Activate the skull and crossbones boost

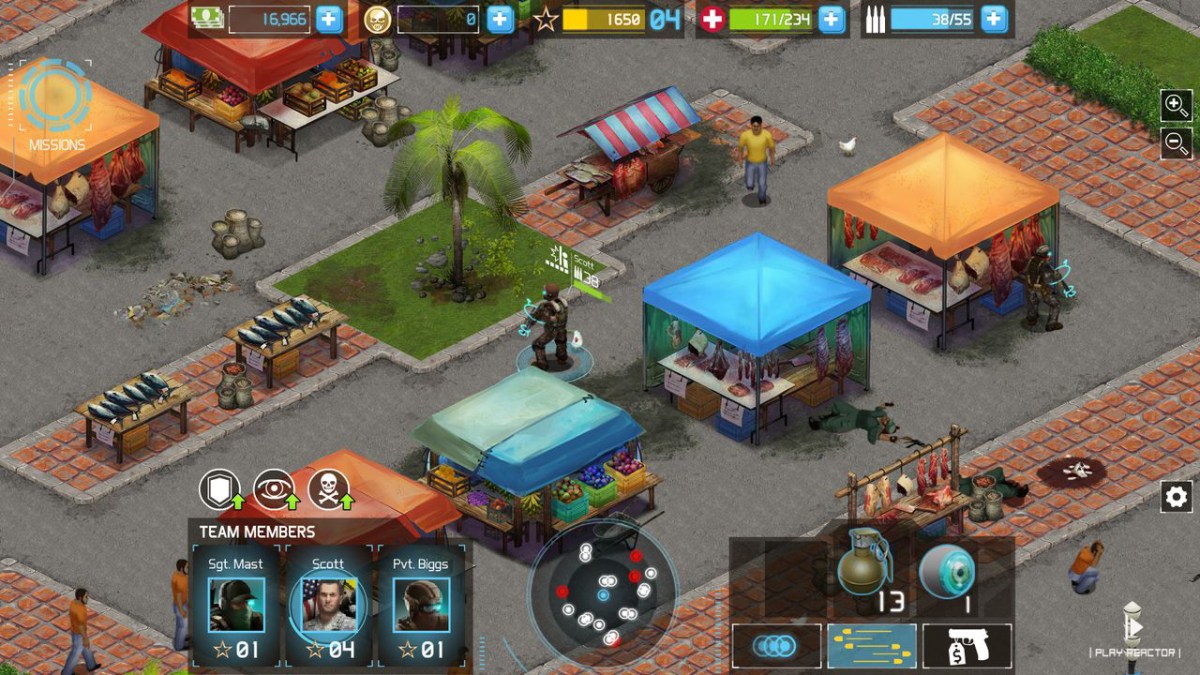click(329, 489)
